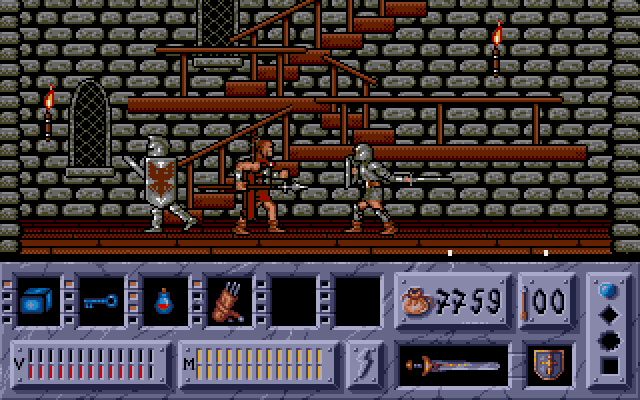Choose the equipped sword weapon panel
The width and height of the screenshot is (640, 400).
(453, 362)
